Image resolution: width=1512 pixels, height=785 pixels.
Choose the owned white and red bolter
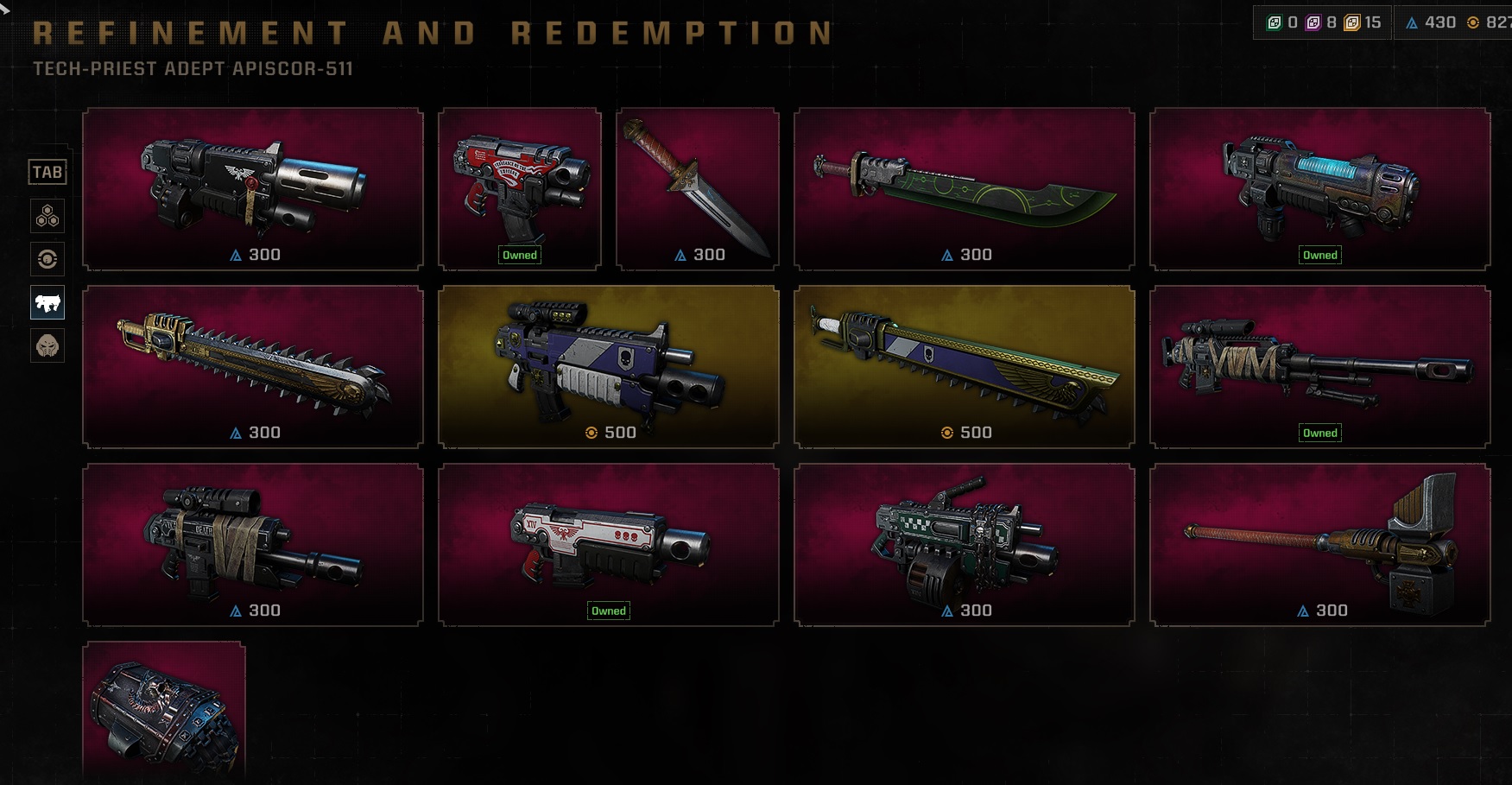(608, 545)
